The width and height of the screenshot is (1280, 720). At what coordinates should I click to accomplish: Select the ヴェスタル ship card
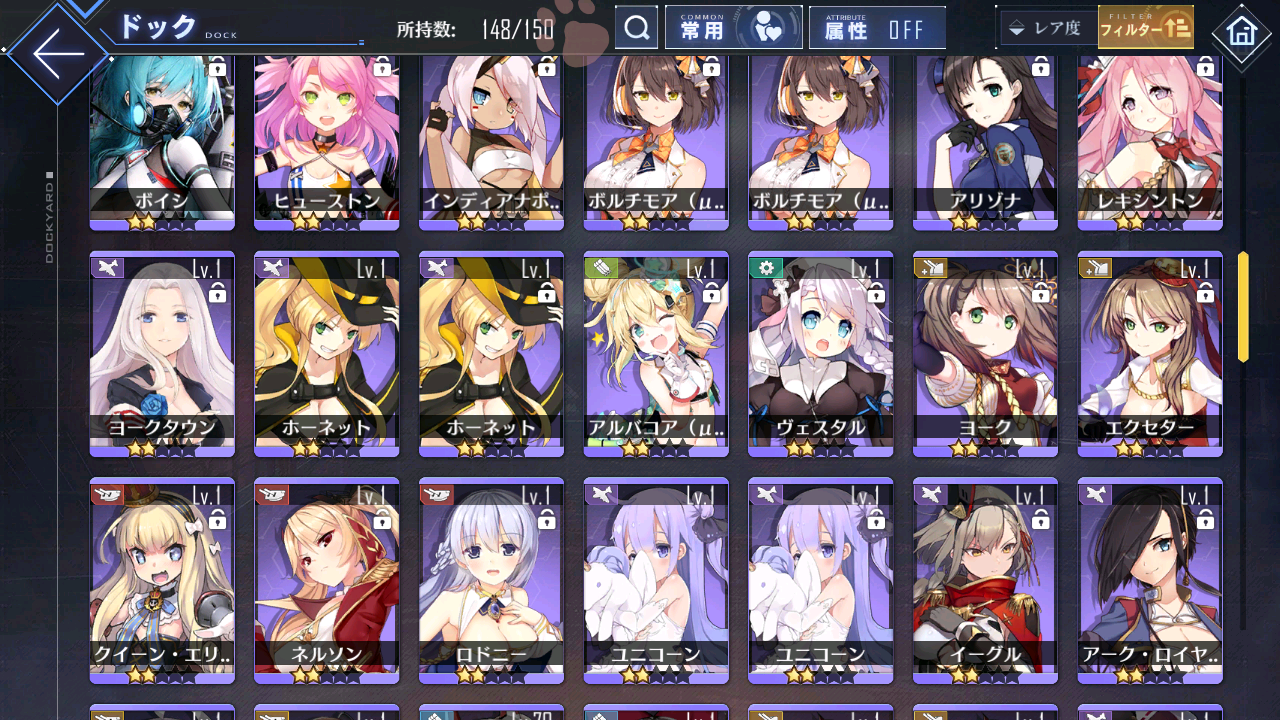click(x=820, y=352)
